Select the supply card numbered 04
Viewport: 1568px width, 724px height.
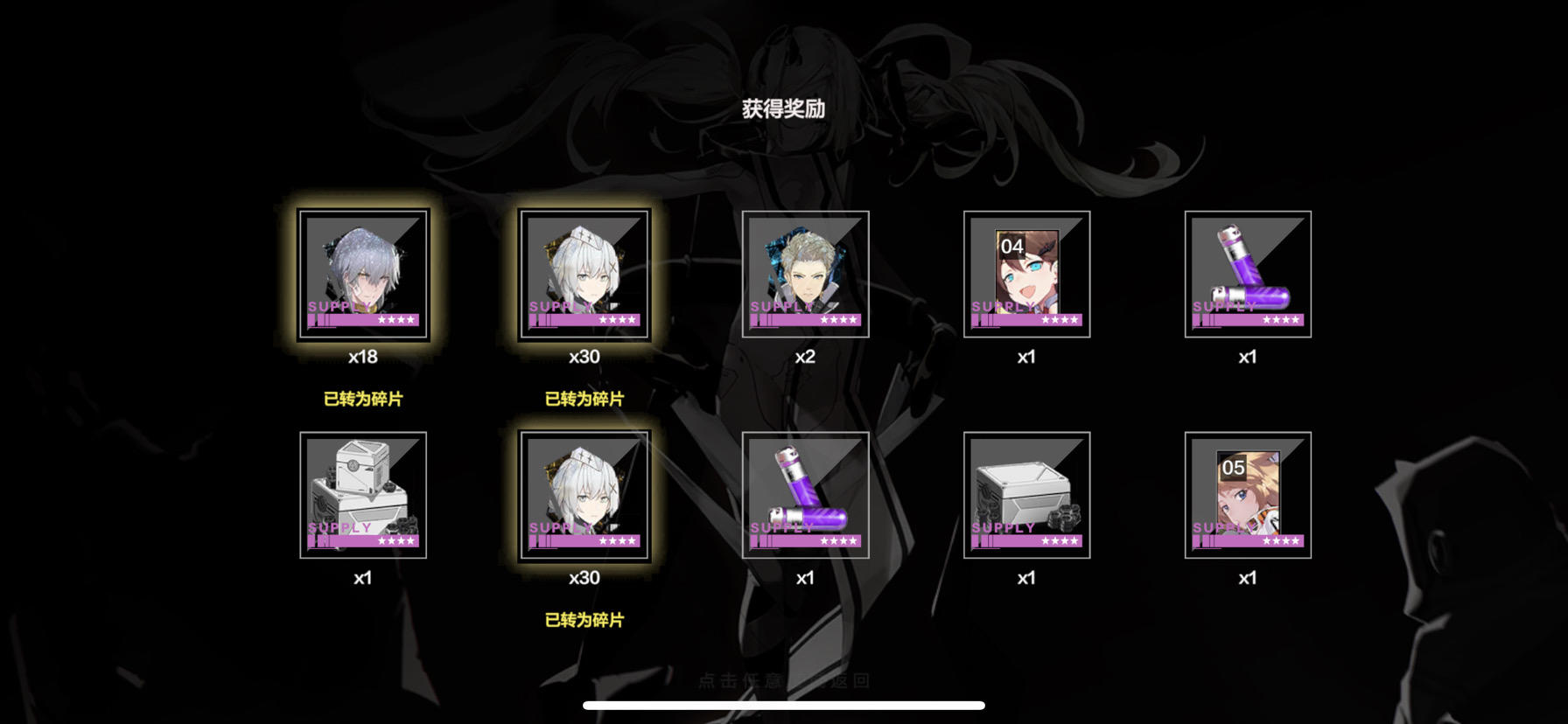pyautogui.click(x=1026, y=274)
